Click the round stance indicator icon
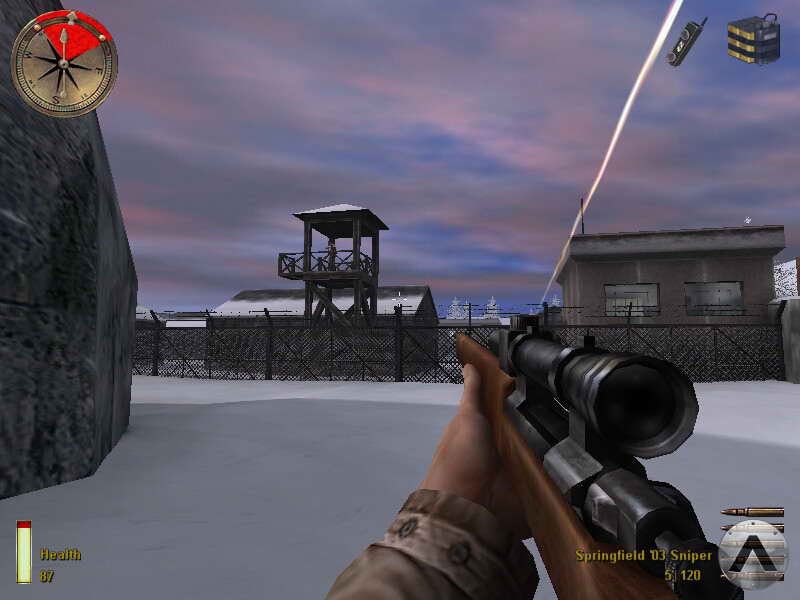800x600 pixels. point(753,554)
